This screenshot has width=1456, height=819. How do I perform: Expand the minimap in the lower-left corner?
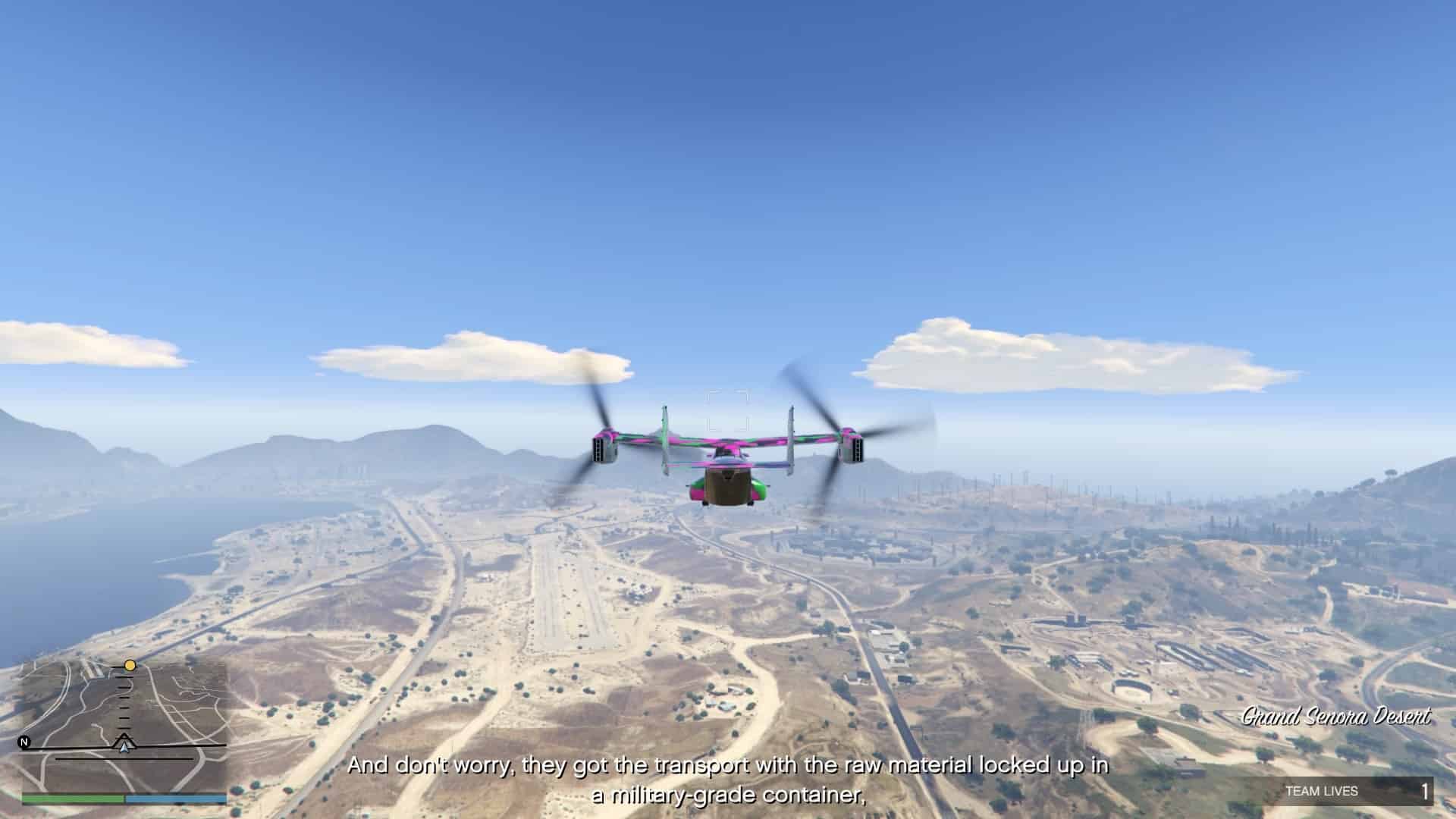[121, 720]
